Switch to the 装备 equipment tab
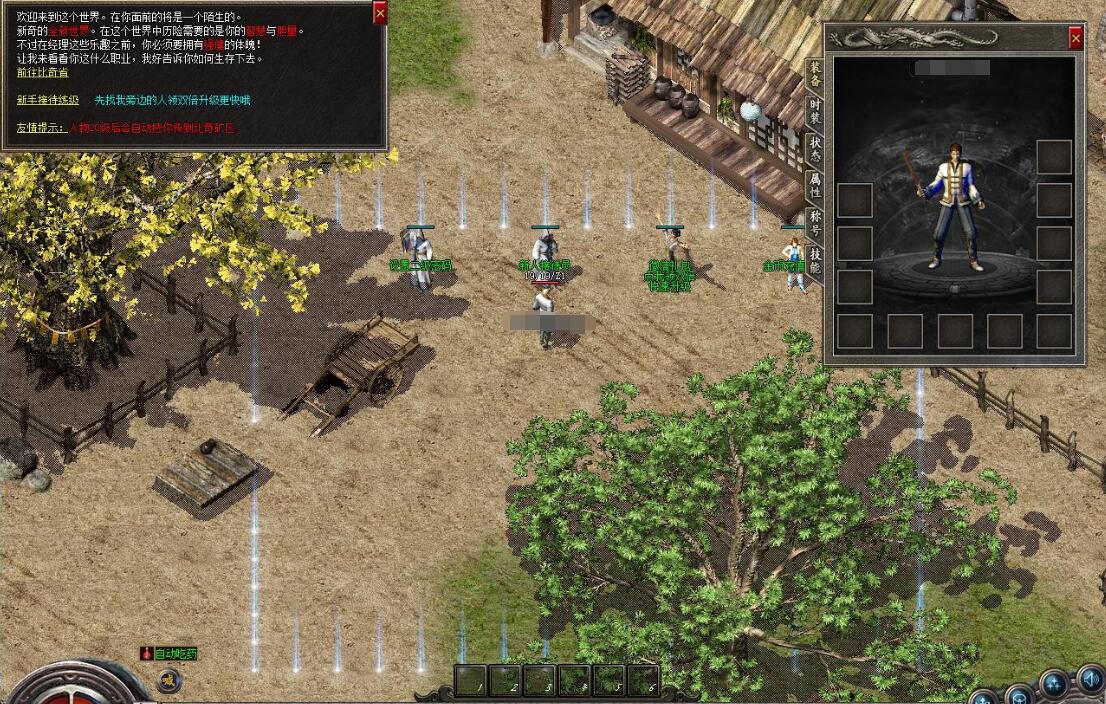Viewport: 1106px width, 704px height. 815,73
